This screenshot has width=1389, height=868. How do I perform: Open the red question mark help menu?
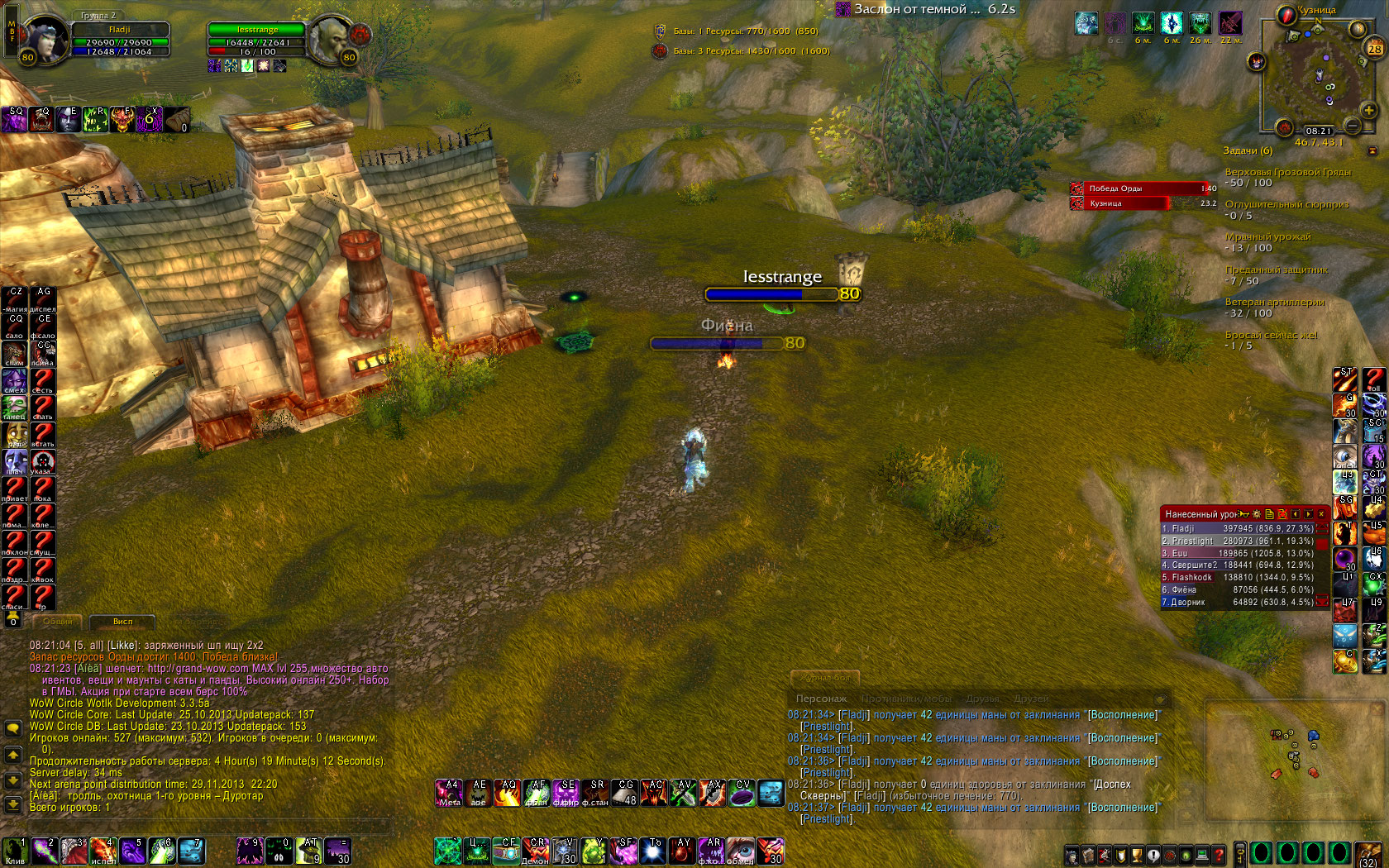click(x=1219, y=854)
